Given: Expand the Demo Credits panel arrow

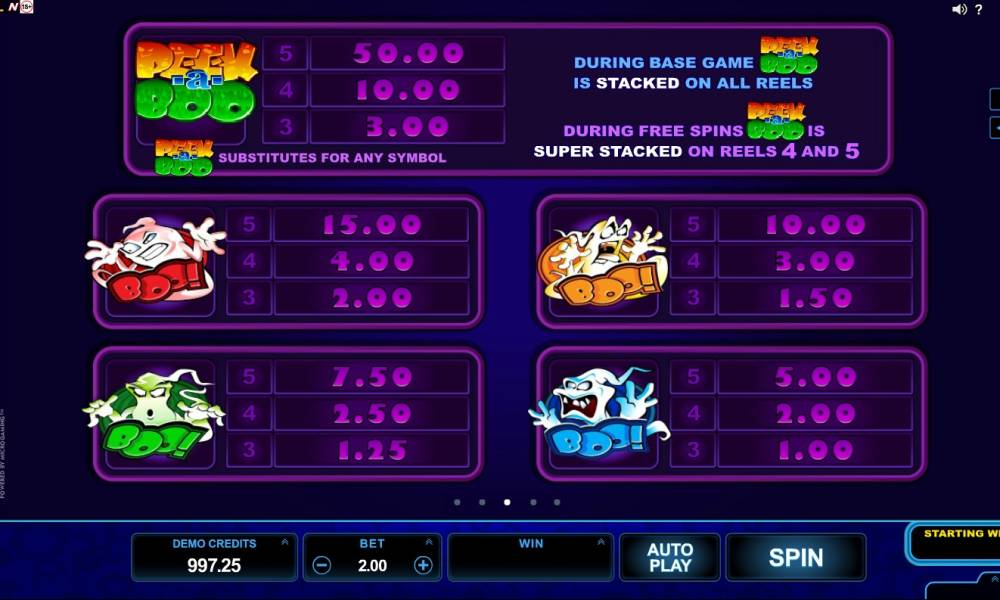Looking at the screenshot, I should [x=284, y=543].
